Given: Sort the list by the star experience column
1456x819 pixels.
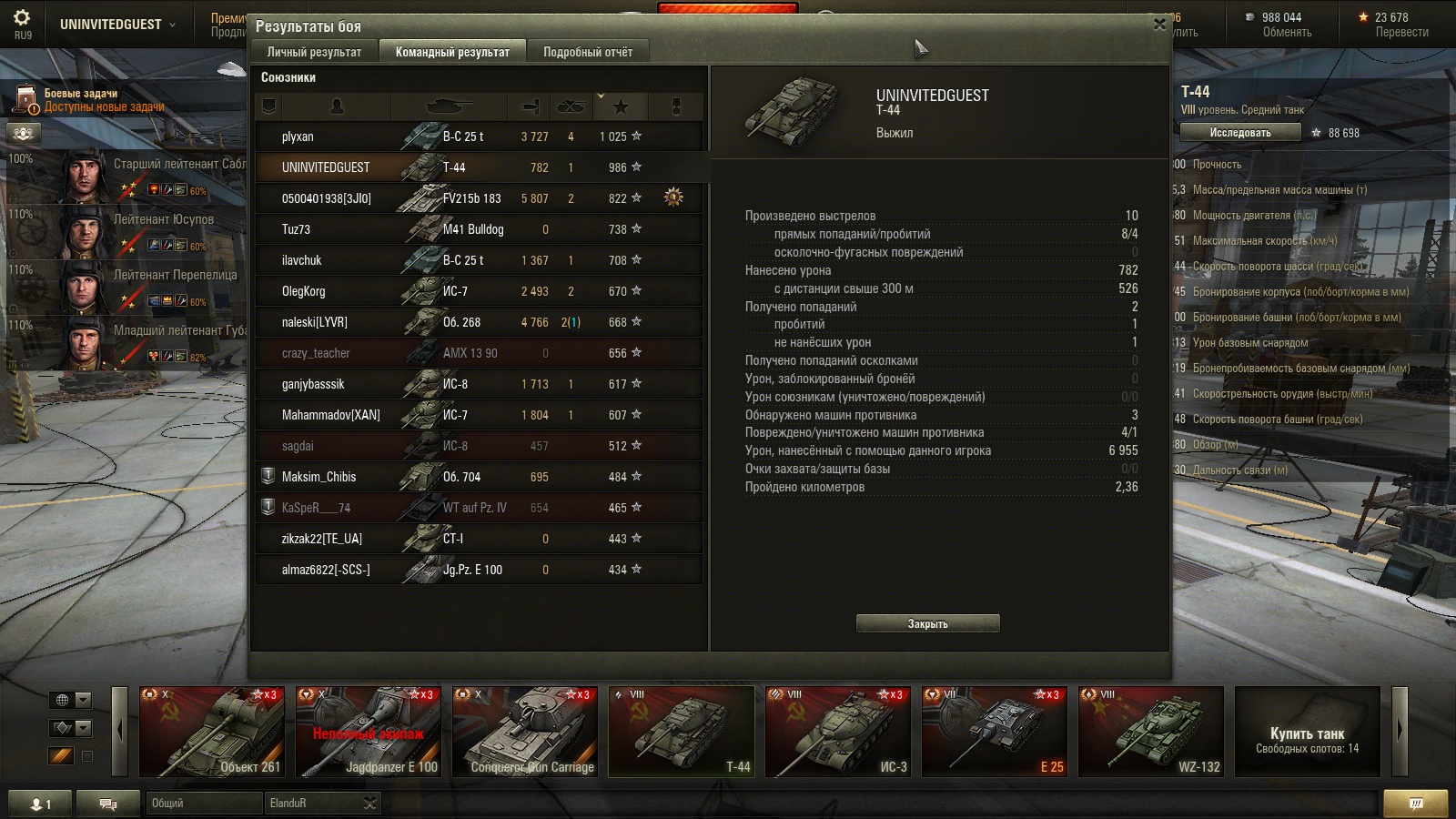Looking at the screenshot, I should 621,107.
